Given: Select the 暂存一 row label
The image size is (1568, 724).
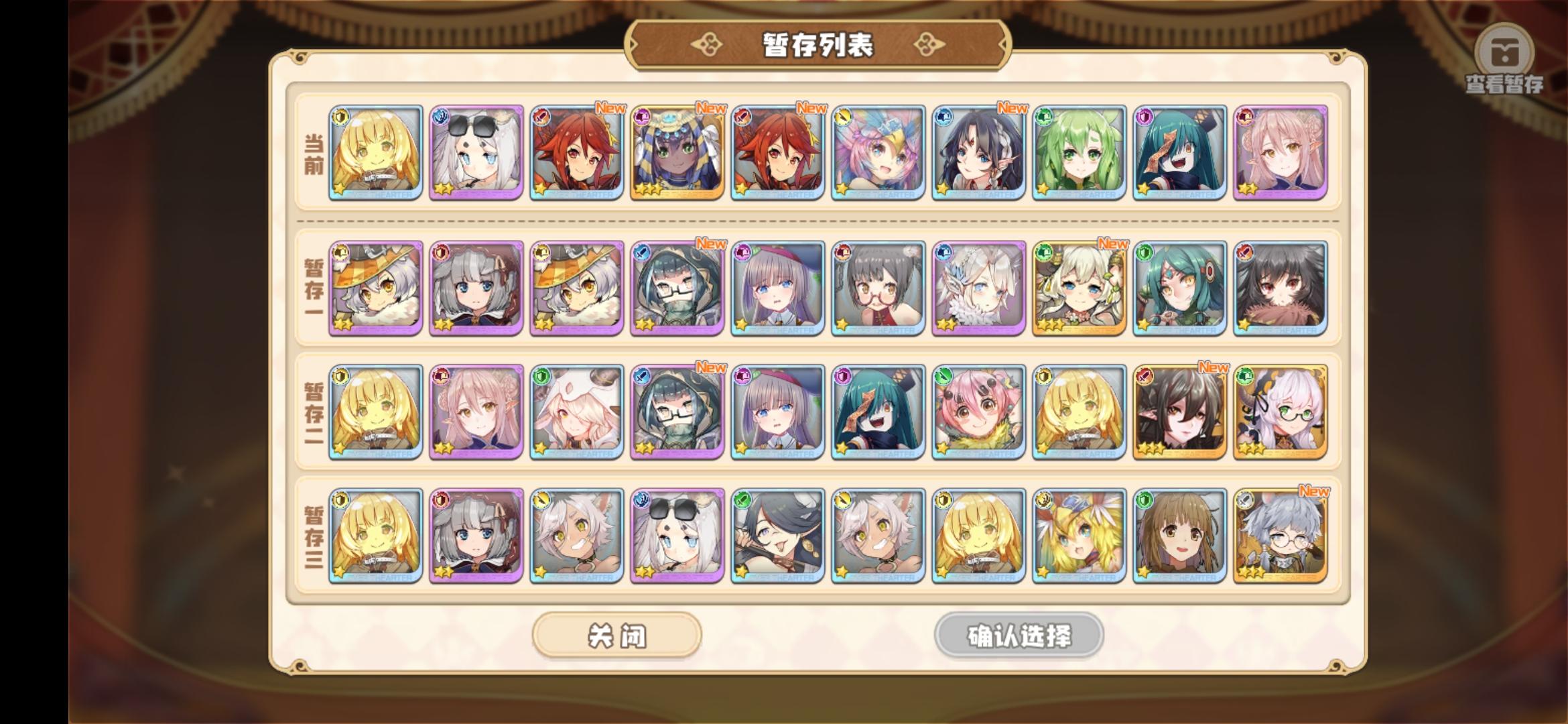Looking at the screenshot, I should tap(312, 287).
